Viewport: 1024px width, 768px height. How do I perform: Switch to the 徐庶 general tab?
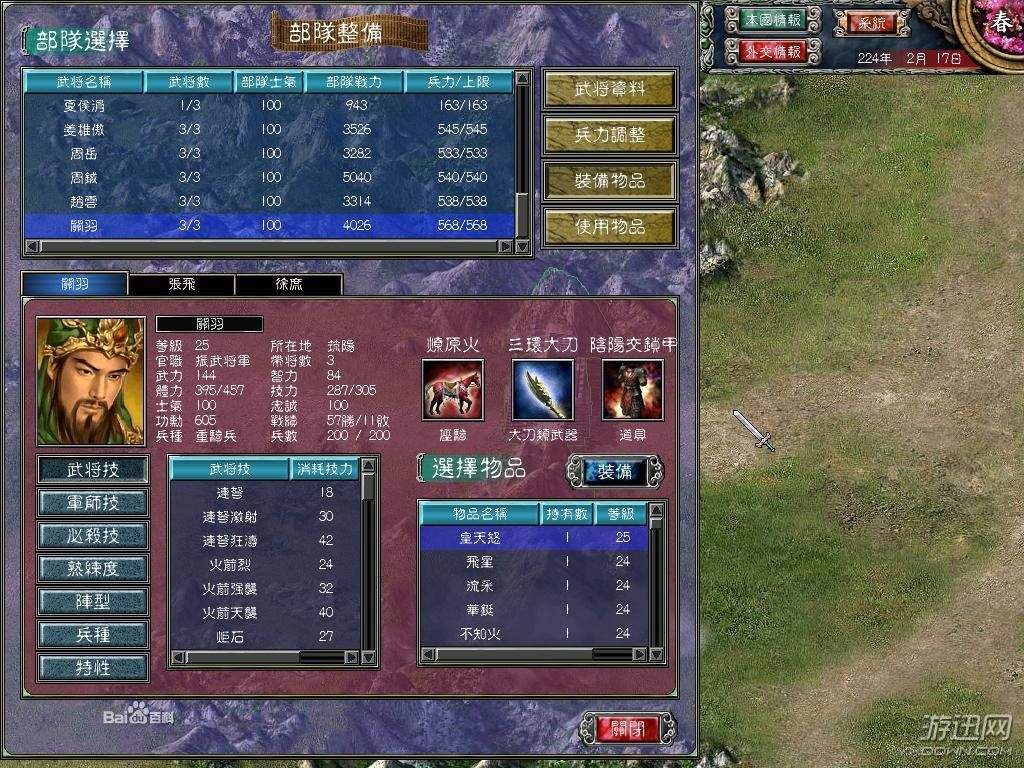288,284
